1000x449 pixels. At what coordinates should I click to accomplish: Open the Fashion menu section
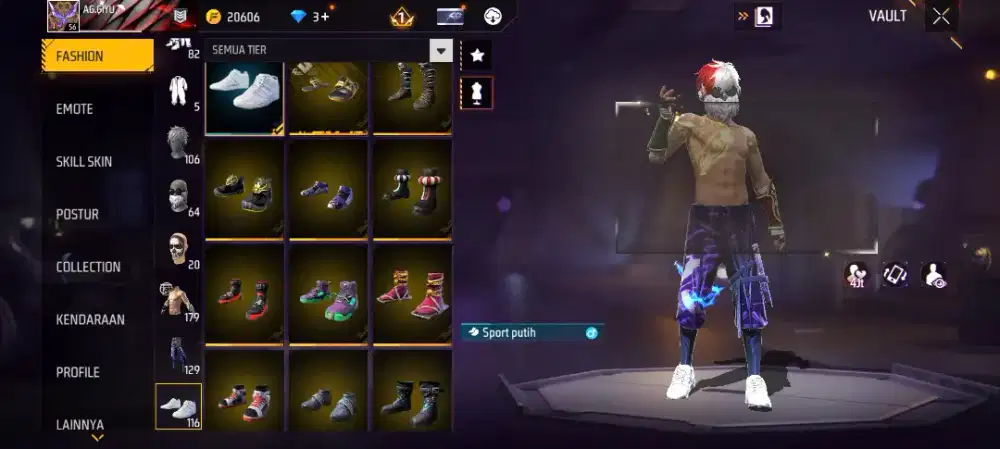(96, 56)
